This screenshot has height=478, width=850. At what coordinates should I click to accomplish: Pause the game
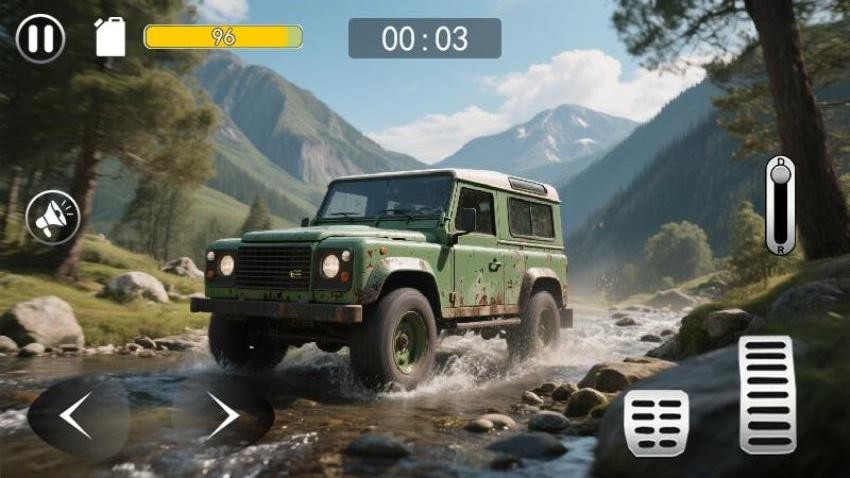coord(40,39)
